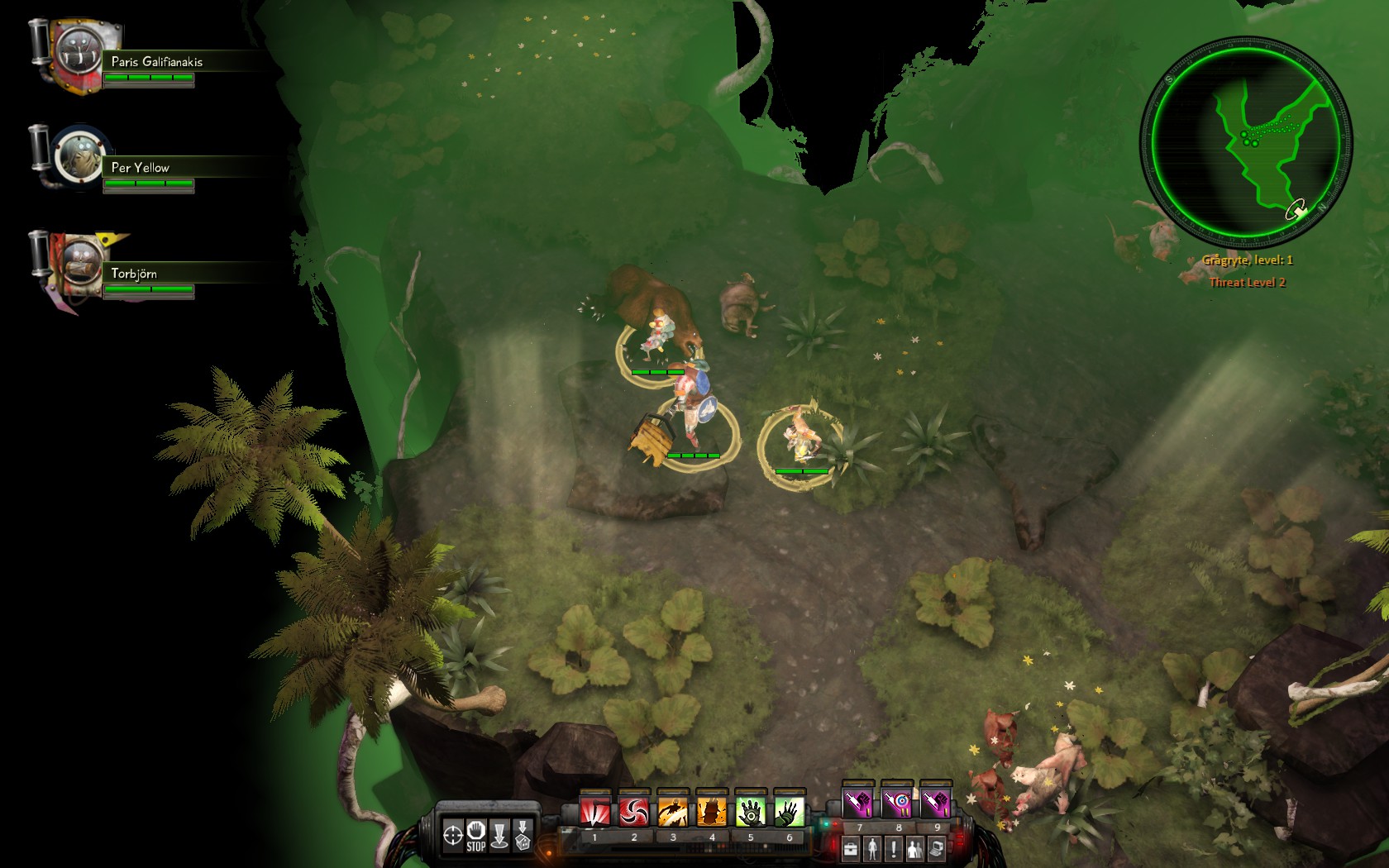The width and height of the screenshot is (1389, 868).
Task: Click the return-to-base house command
Action: (x=523, y=835)
